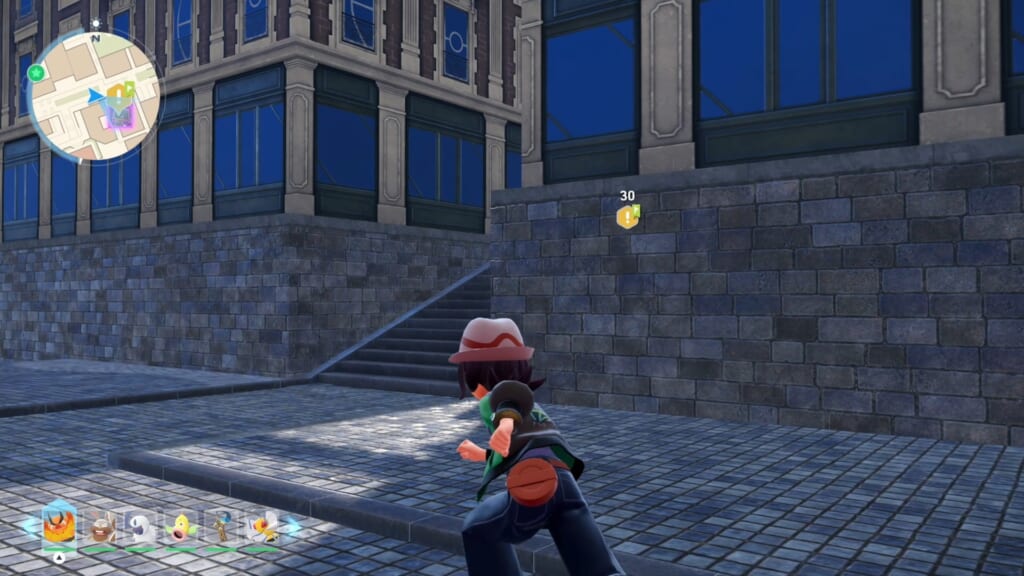Choose the winged orange bug party slot
Screen dimensions: 1024x576
click(x=262, y=527)
